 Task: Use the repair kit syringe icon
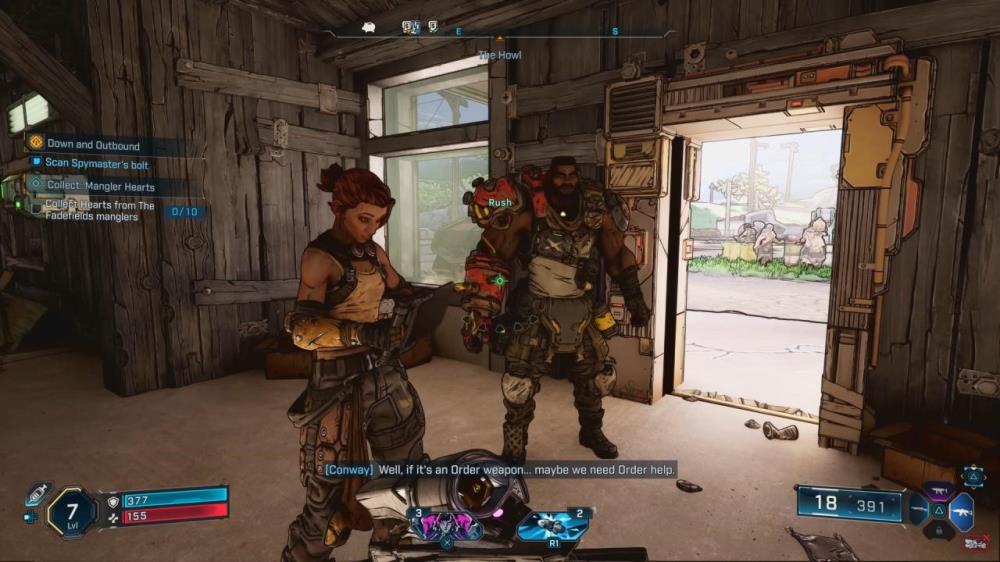coord(38,493)
